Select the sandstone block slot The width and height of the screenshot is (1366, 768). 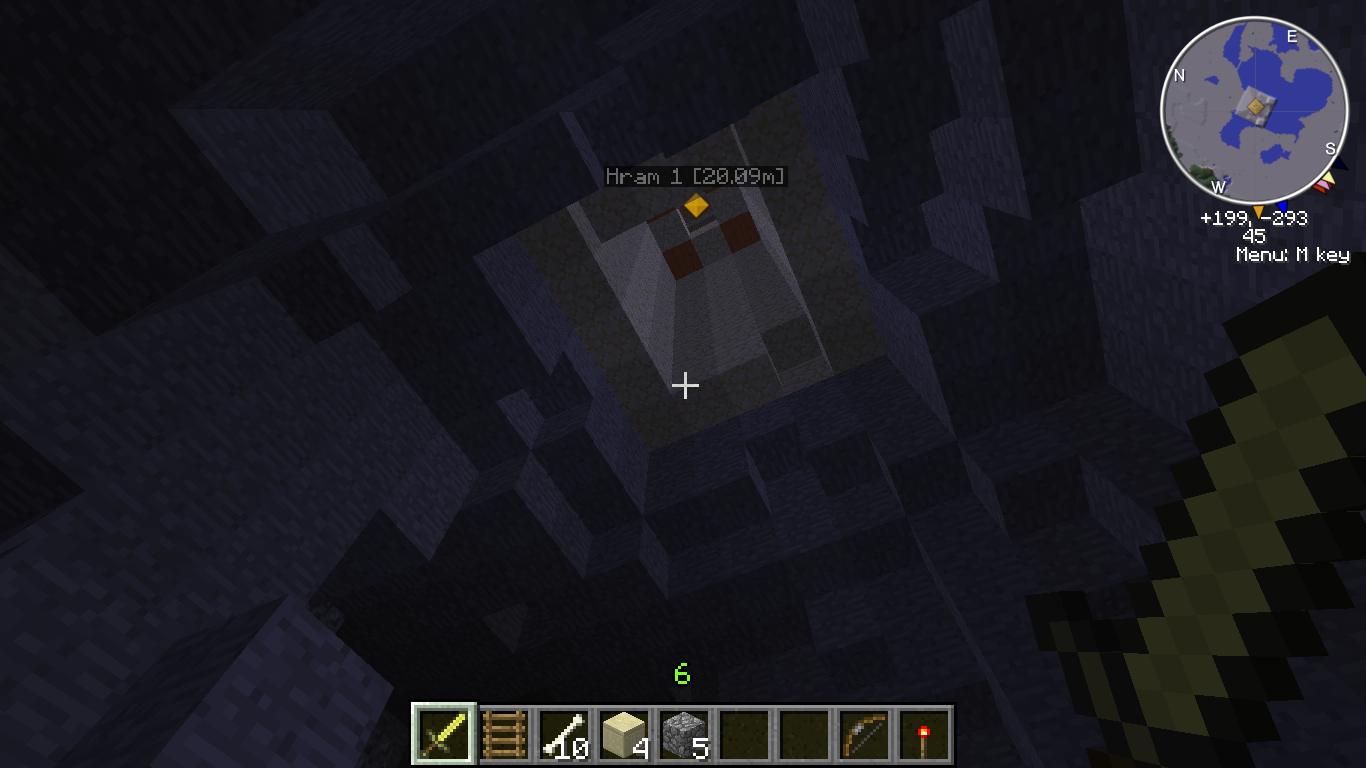624,736
